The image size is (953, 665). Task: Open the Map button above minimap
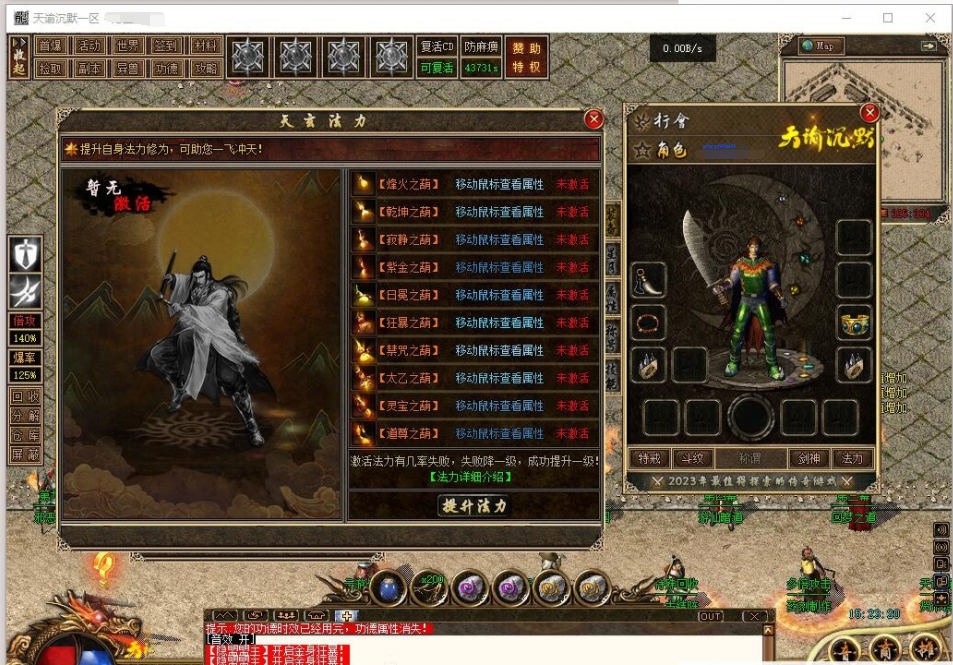pyautogui.click(x=822, y=46)
